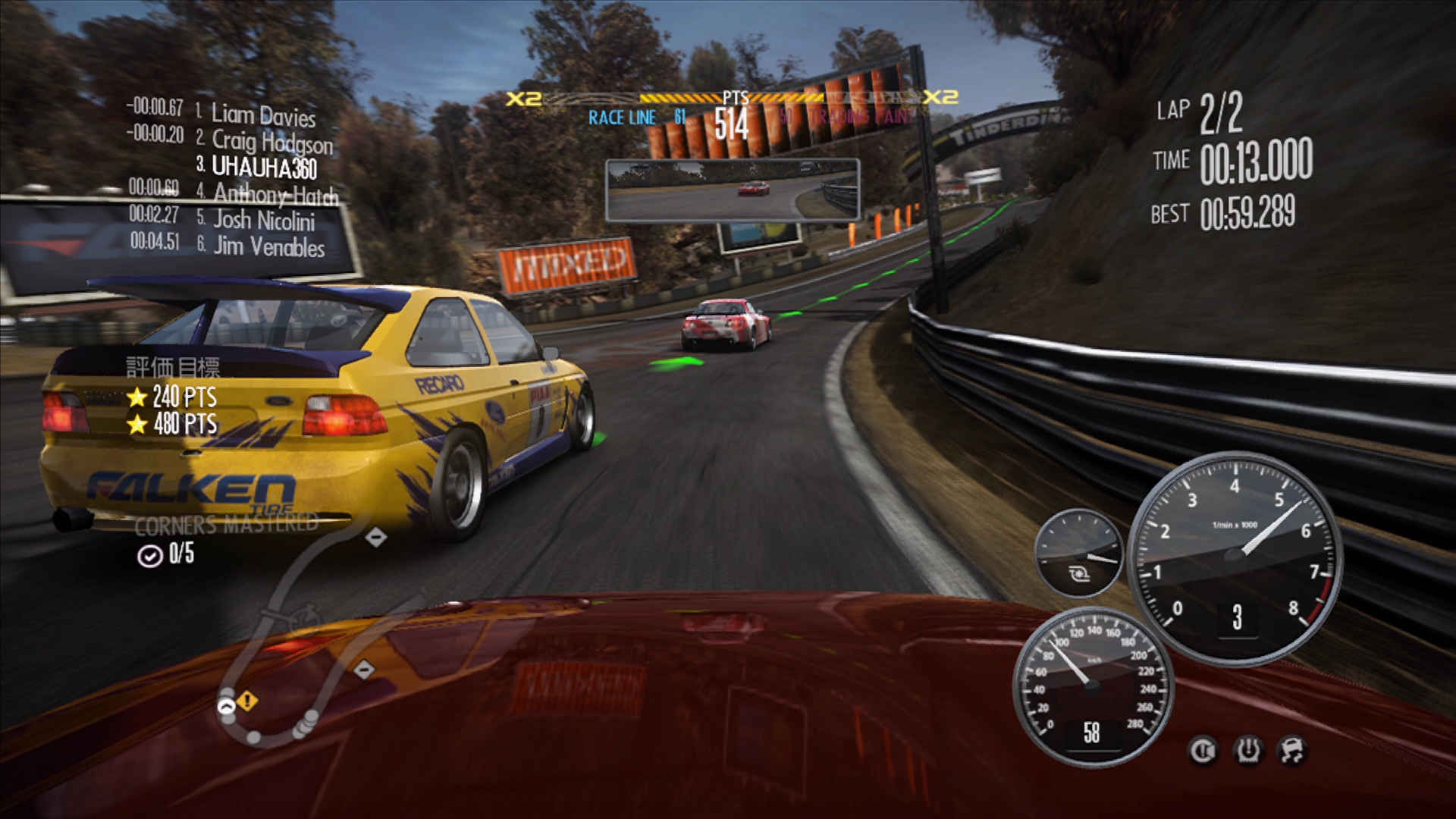This screenshot has height=819, width=1456.
Task: Click the yellow warning marker on minimap
Action: 247,701
